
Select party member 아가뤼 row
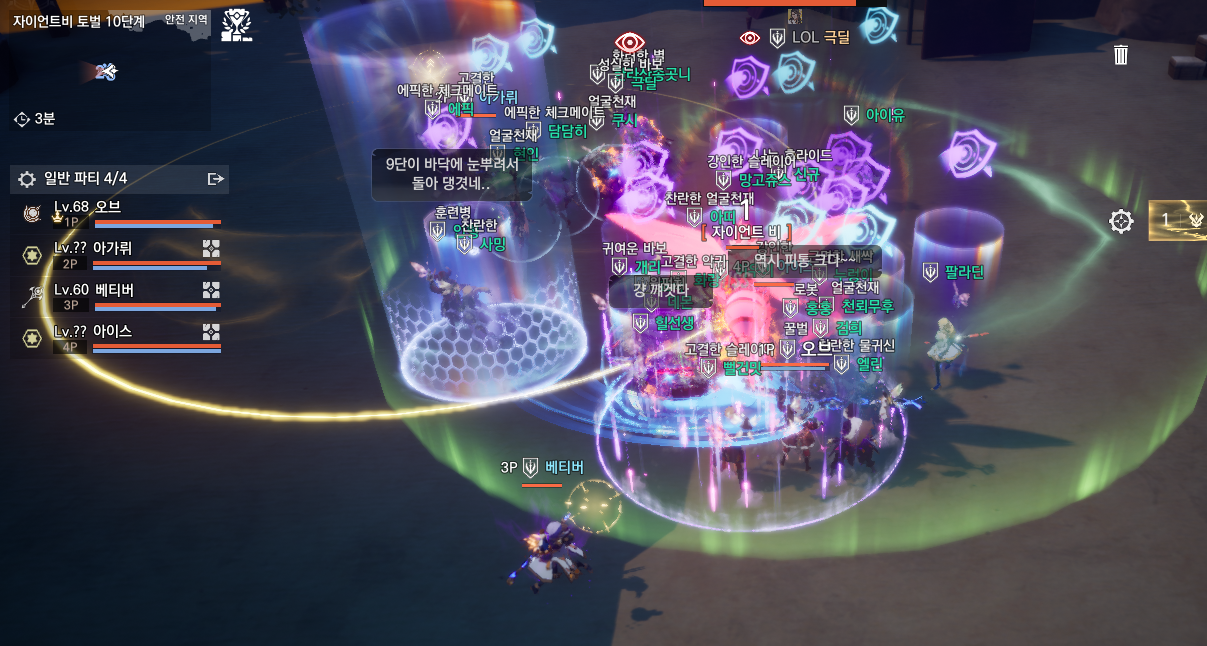pos(120,255)
